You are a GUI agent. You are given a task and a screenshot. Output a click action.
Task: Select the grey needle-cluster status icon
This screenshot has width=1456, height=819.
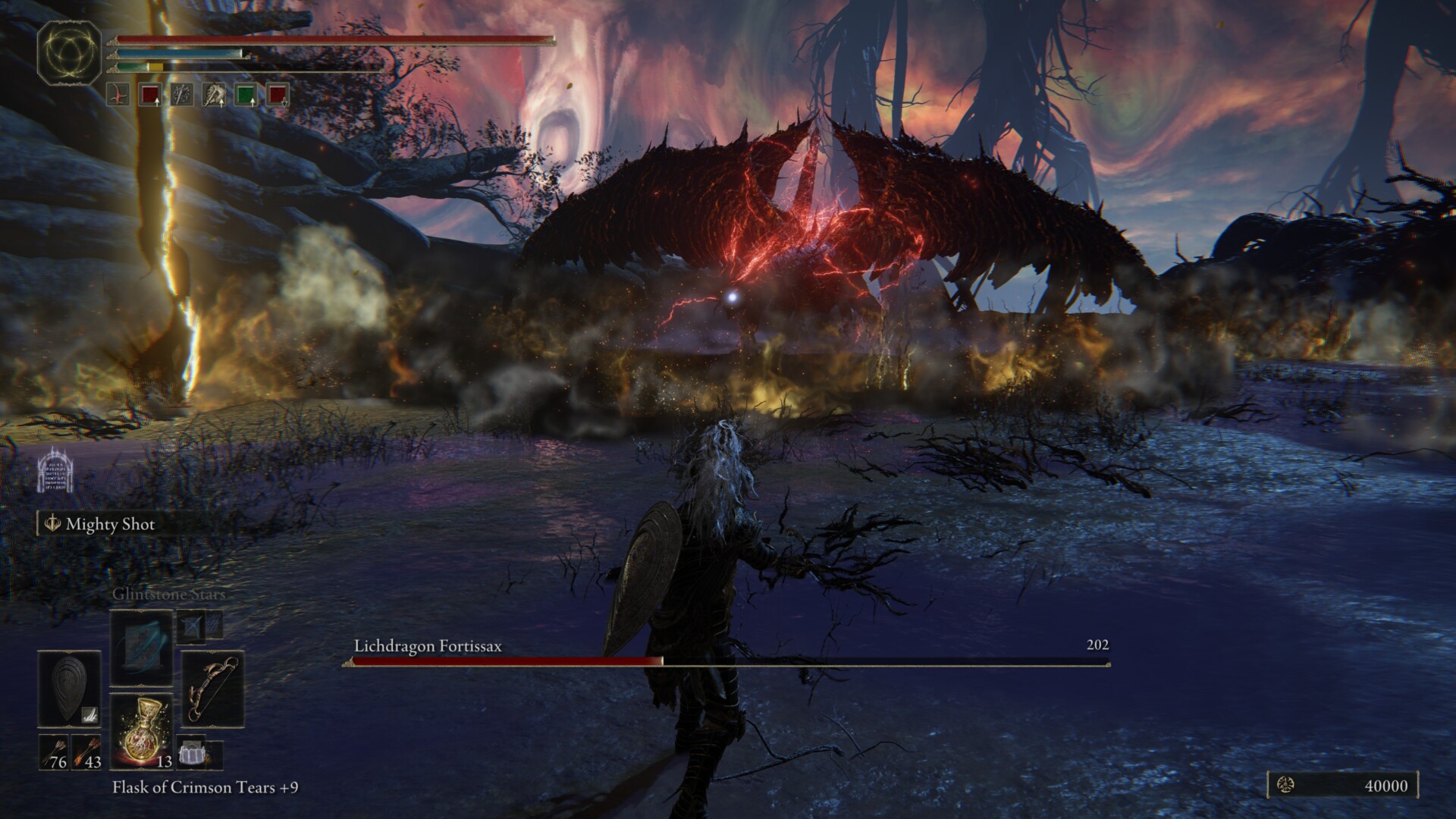click(x=181, y=95)
